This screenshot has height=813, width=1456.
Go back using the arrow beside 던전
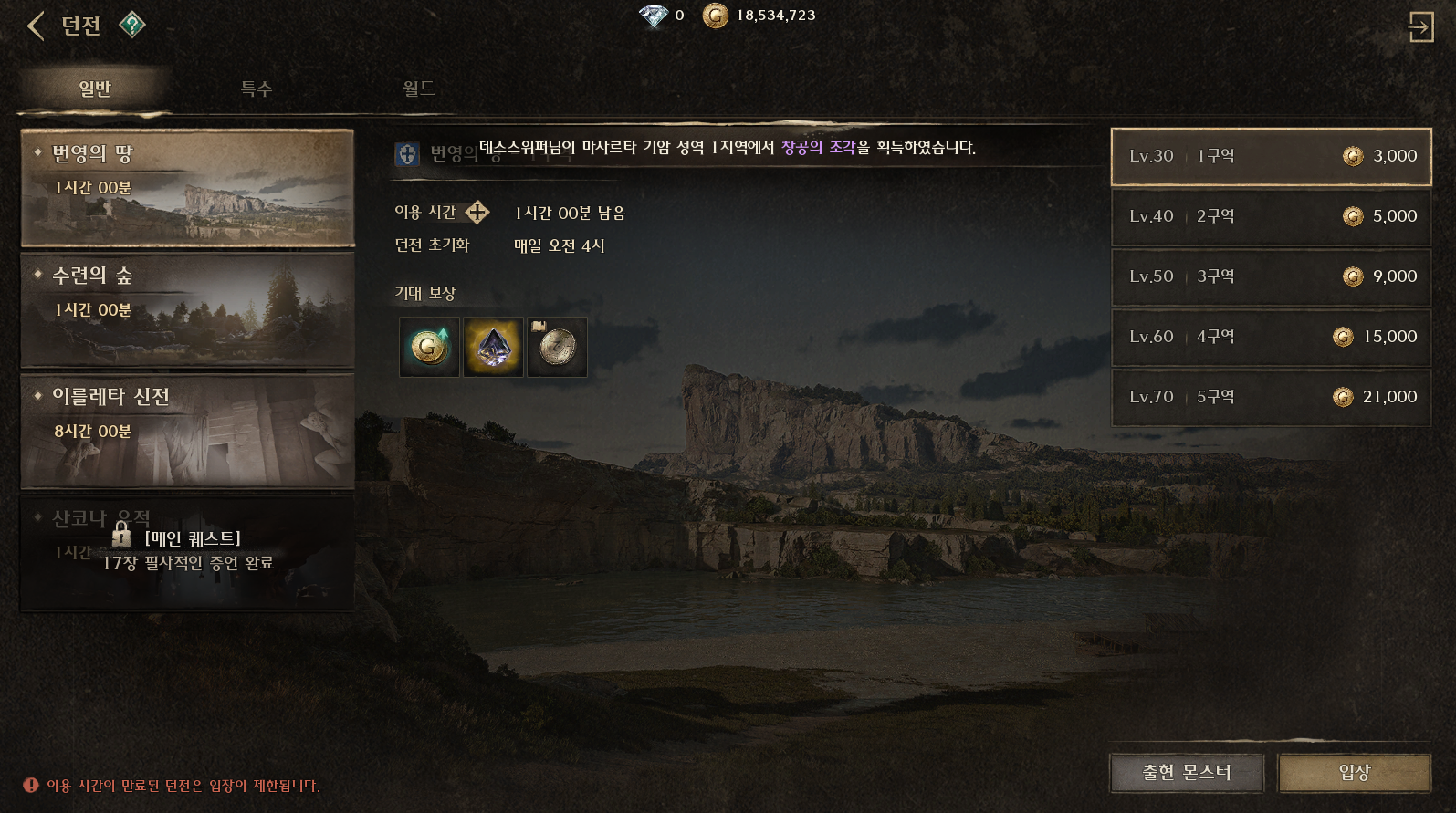pyautogui.click(x=36, y=26)
